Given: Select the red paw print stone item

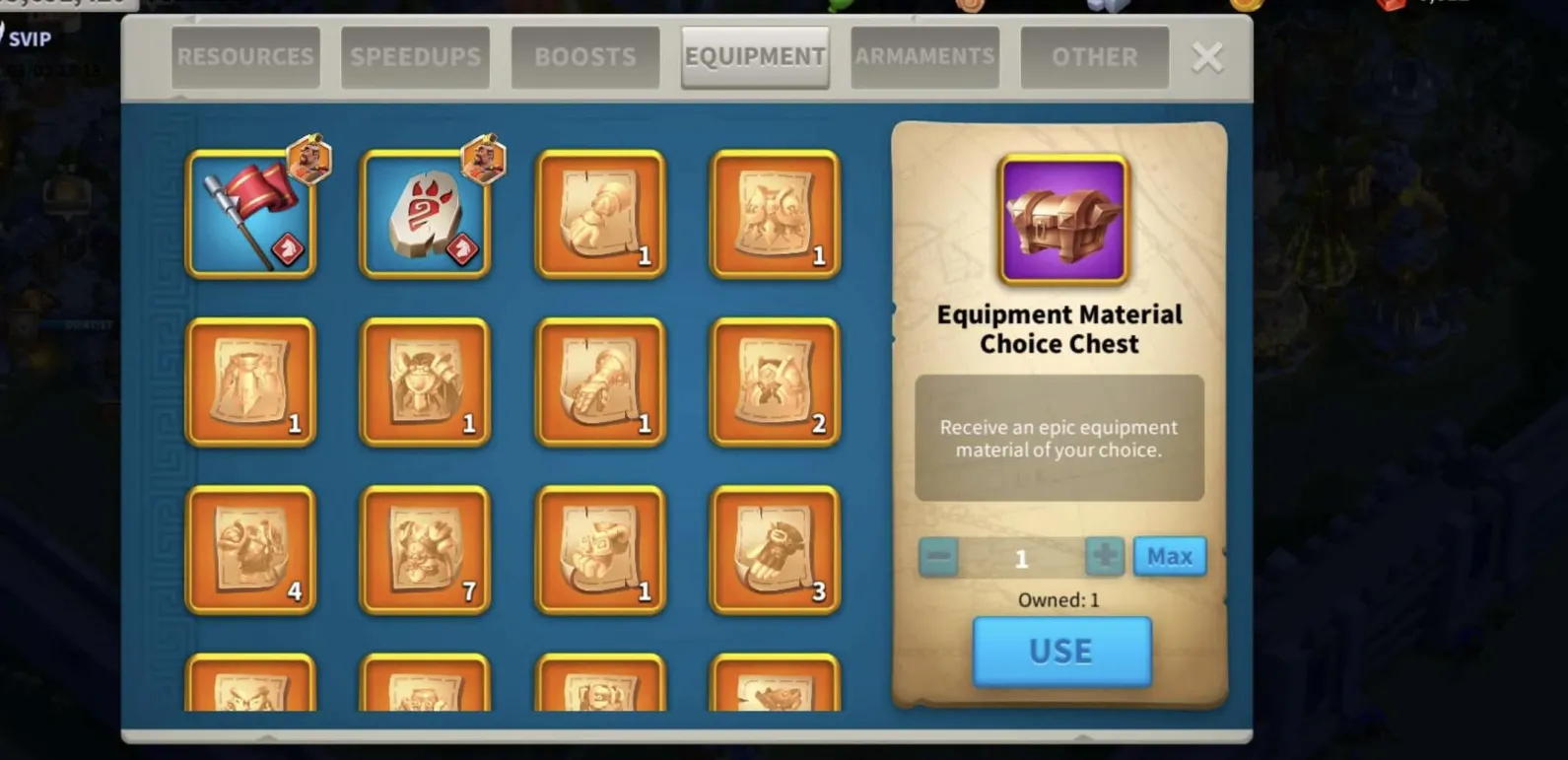Looking at the screenshot, I should pos(426,215).
